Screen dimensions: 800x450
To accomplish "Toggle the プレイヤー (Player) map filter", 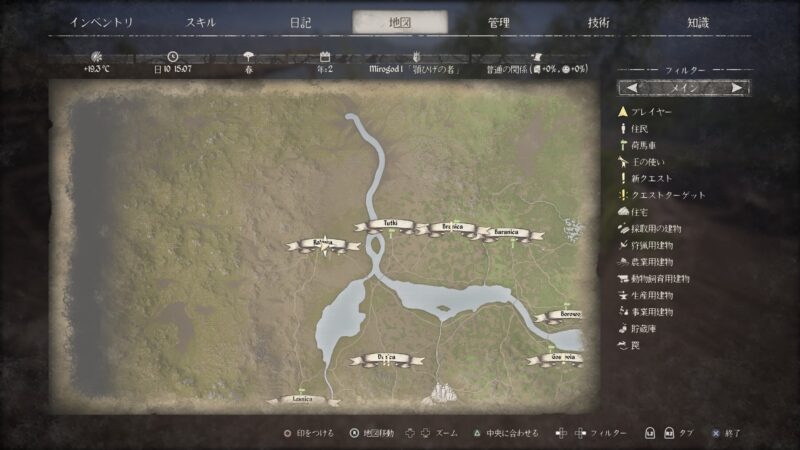I will coord(650,112).
